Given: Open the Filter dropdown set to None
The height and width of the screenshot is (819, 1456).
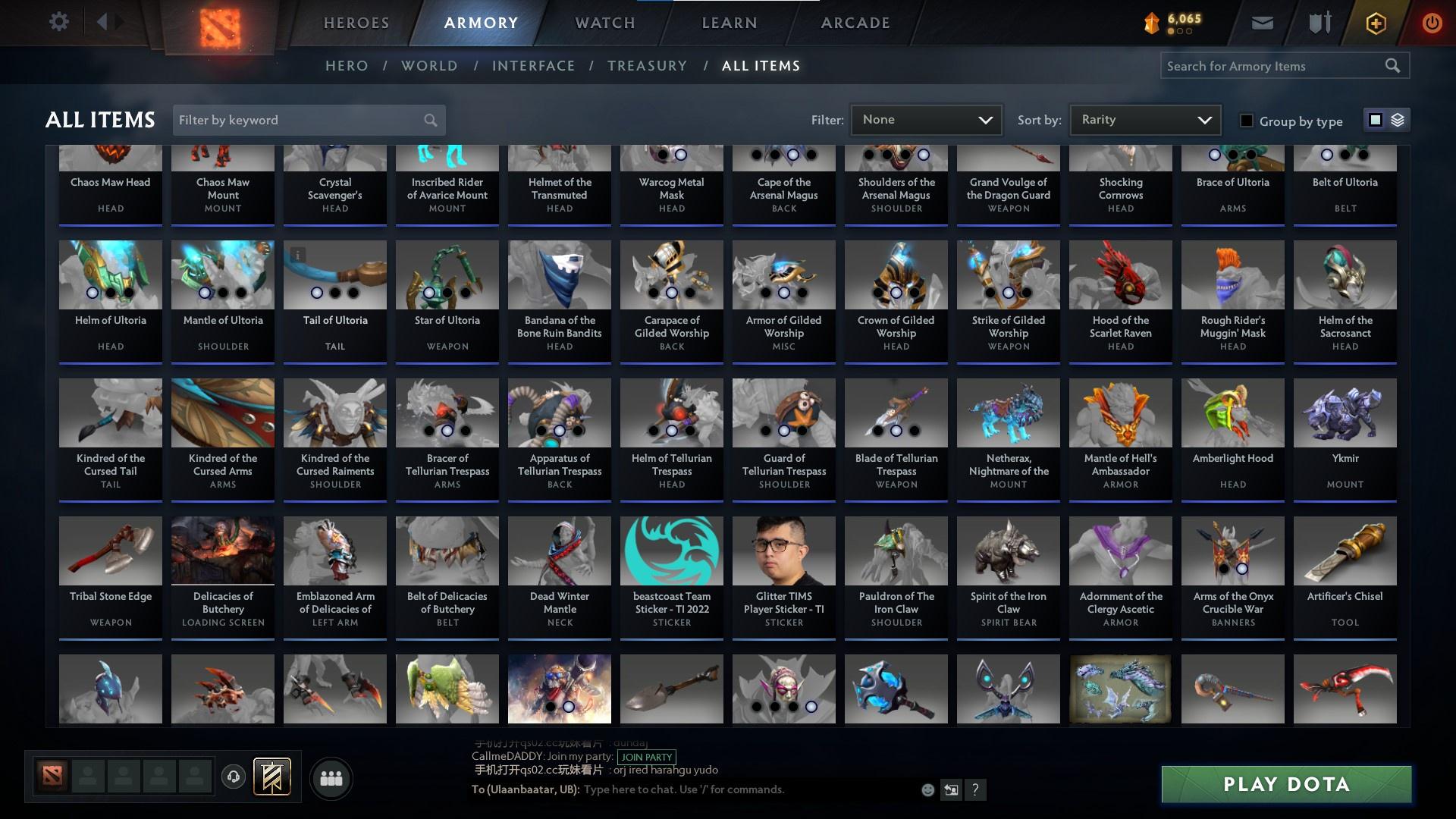Looking at the screenshot, I should (x=926, y=119).
